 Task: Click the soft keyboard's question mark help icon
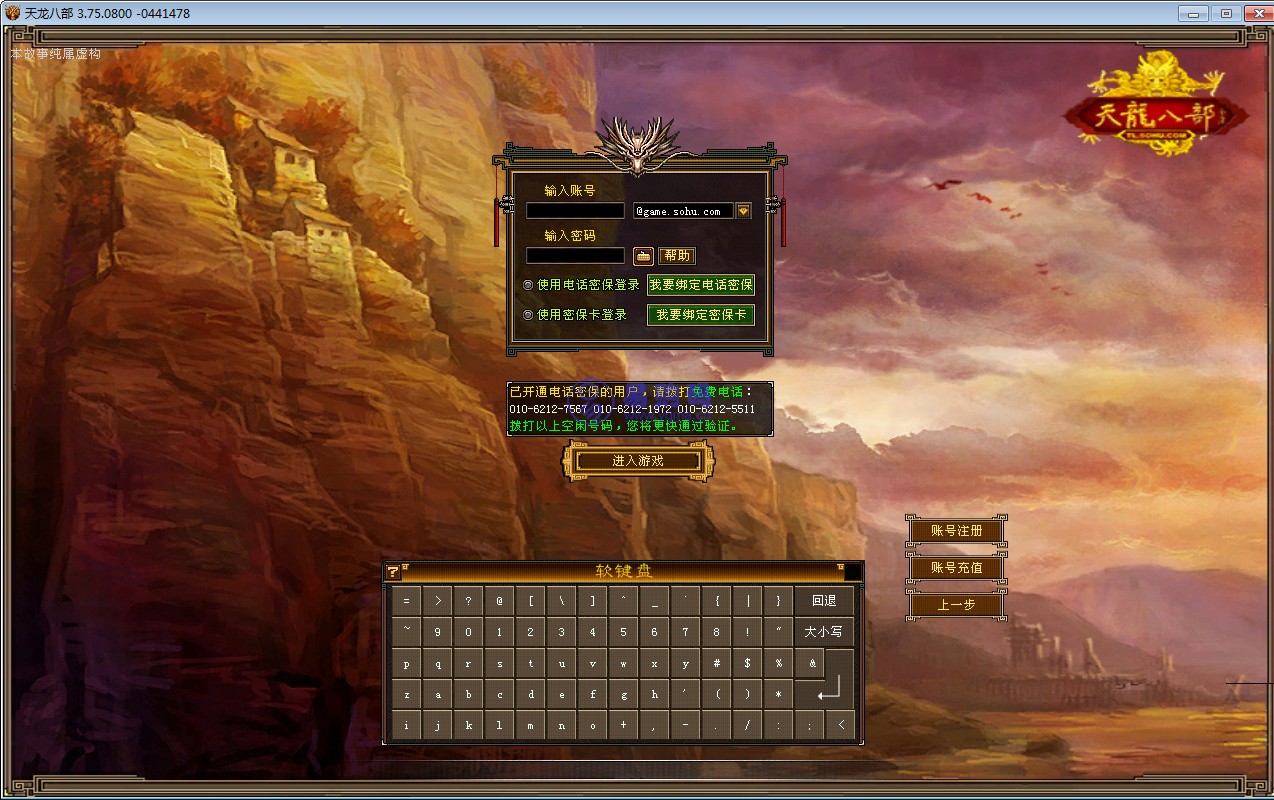coord(393,572)
